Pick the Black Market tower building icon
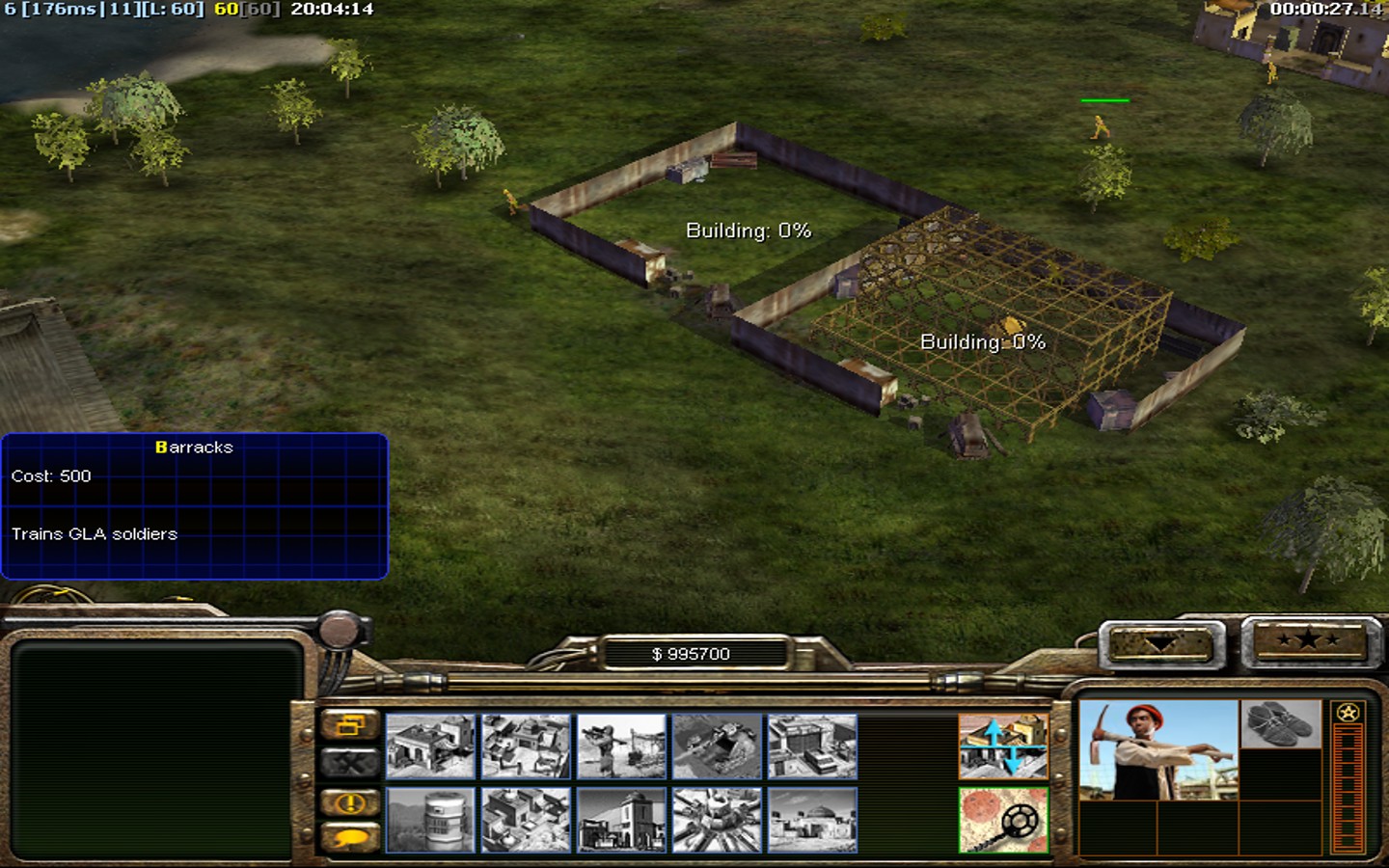1389x868 pixels. 621,820
